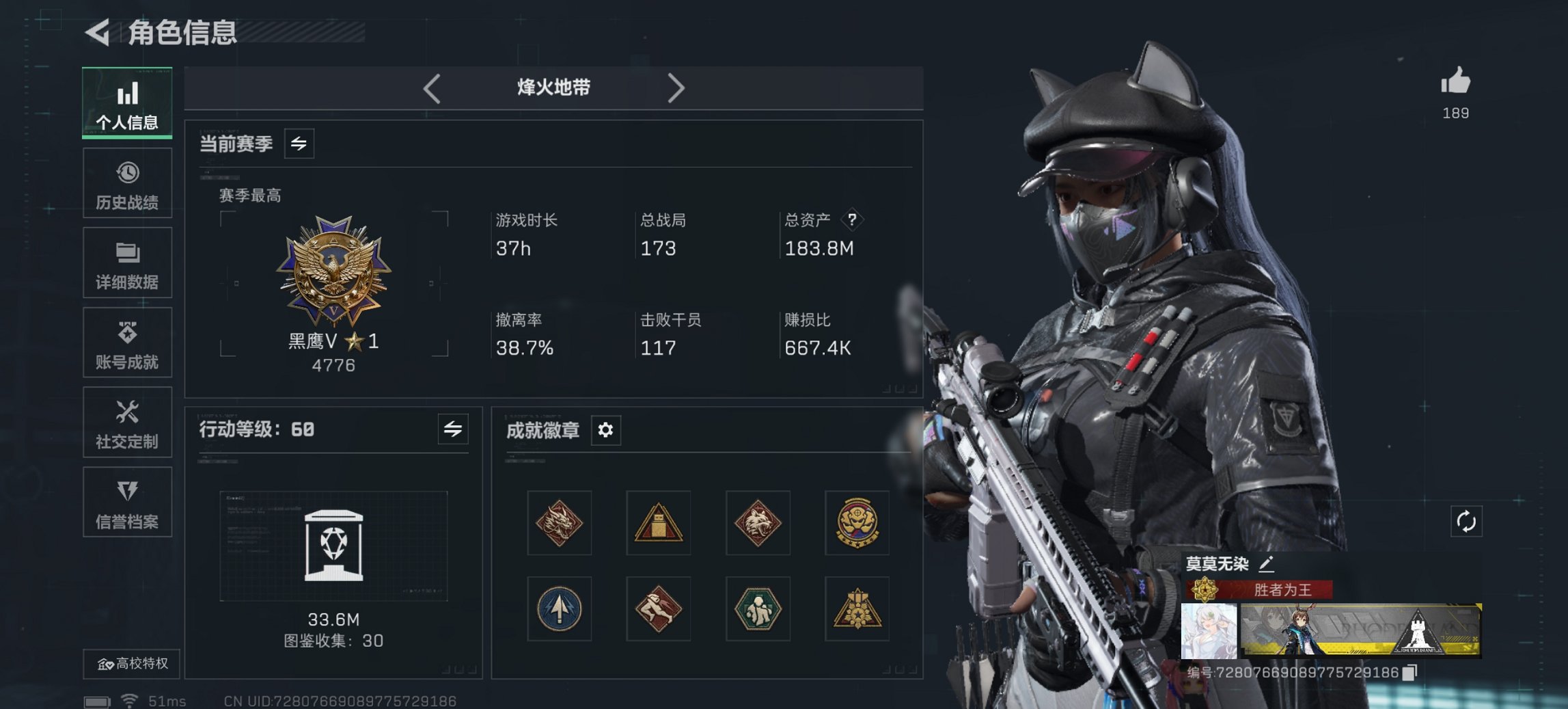Screen dimensions: 1568x709
Task: Select 历史战绩 from the left sidebar
Action: pyautogui.click(x=127, y=183)
